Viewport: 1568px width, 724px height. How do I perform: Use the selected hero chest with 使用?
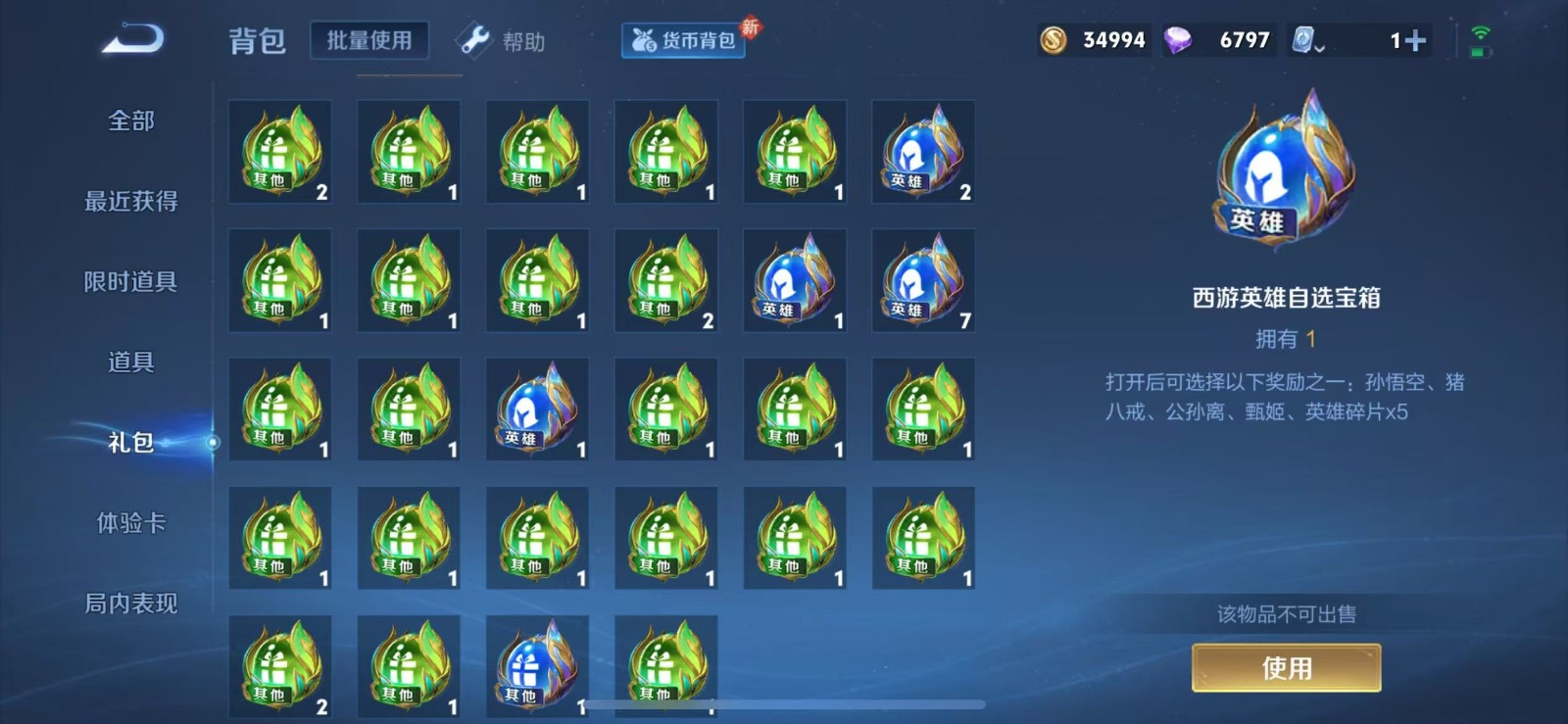click(x=1286, y=668)
